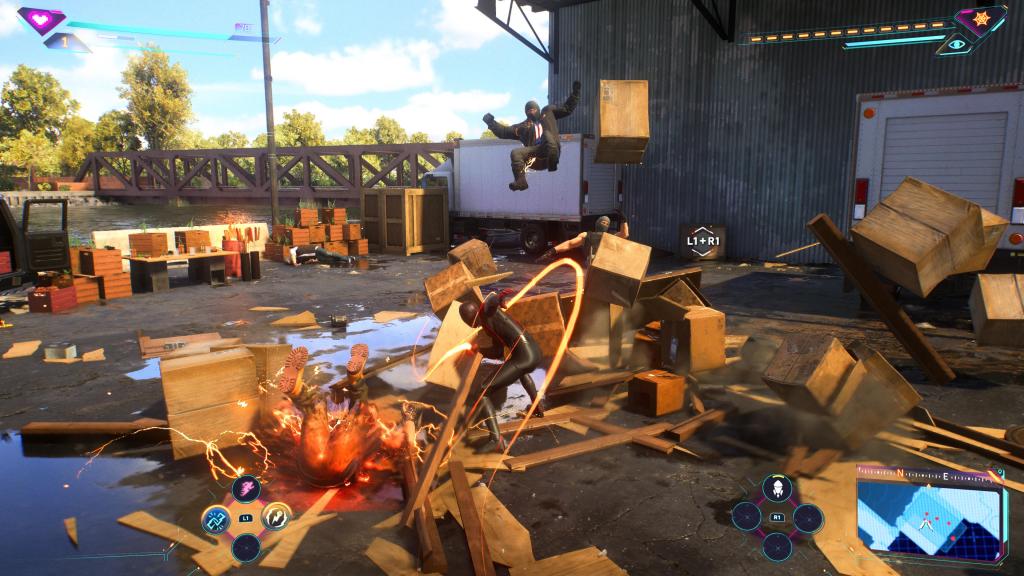Trigger the blue venom punch ability
Viewport: 1024px width, 576px height.
pos(215,519)
